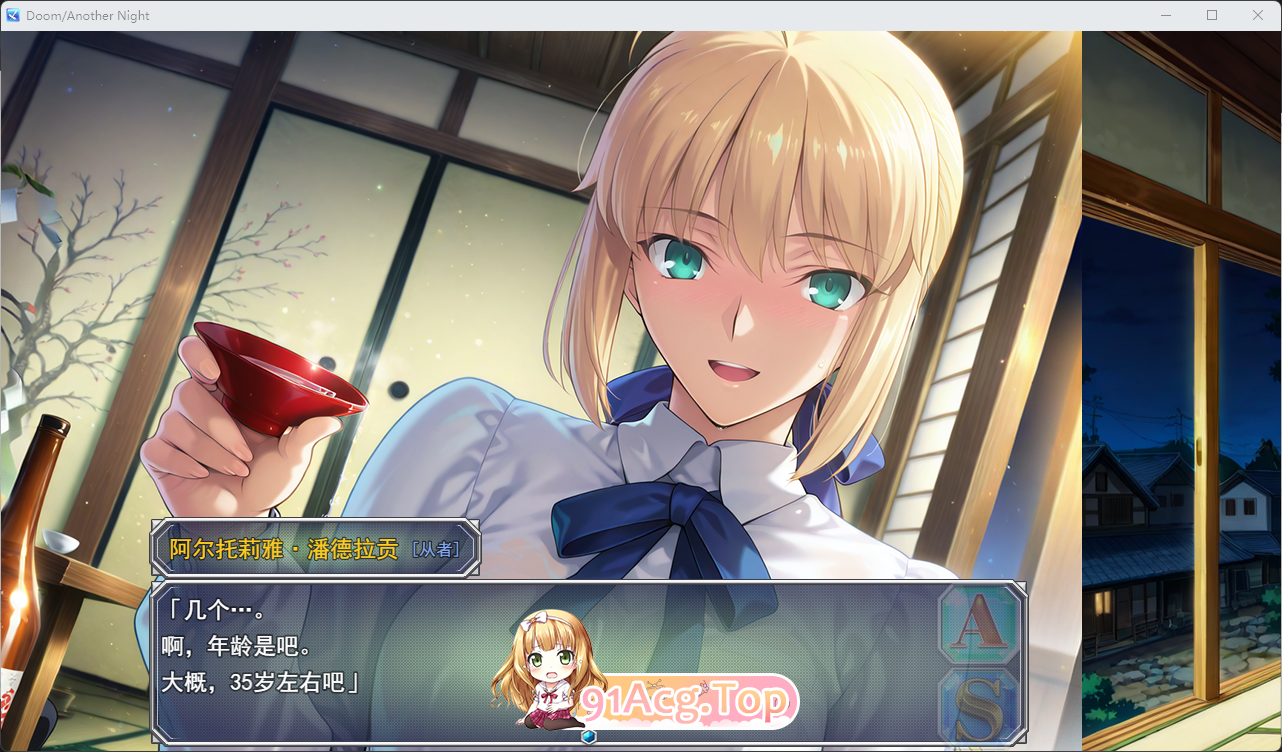Viewport: 1282px width, 752px height.
Task: Click the game icon in the title bar
Action: [12, 15]
